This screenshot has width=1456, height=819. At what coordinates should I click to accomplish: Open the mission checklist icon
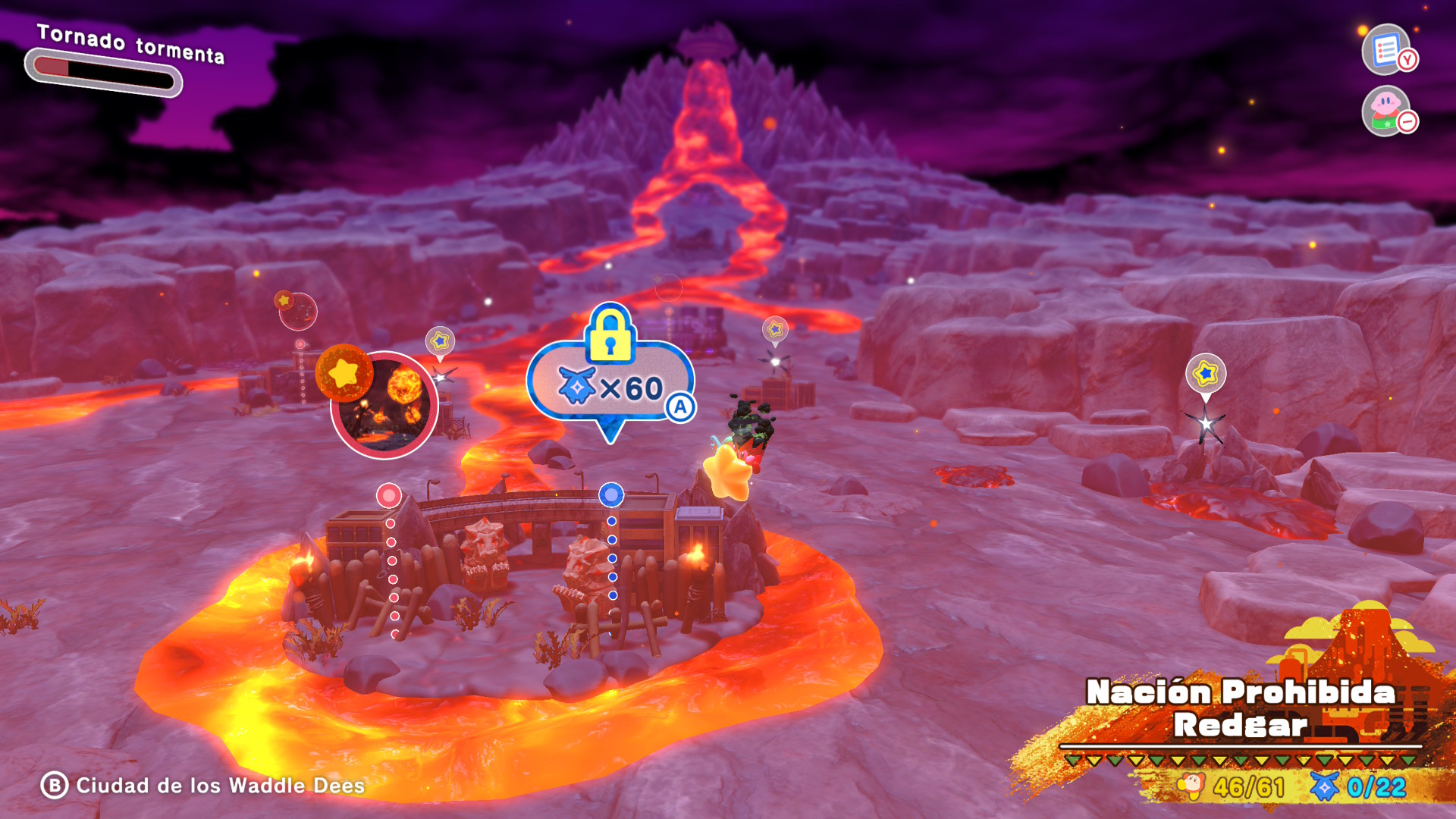pyautogui.click(x=1385, y=50)
